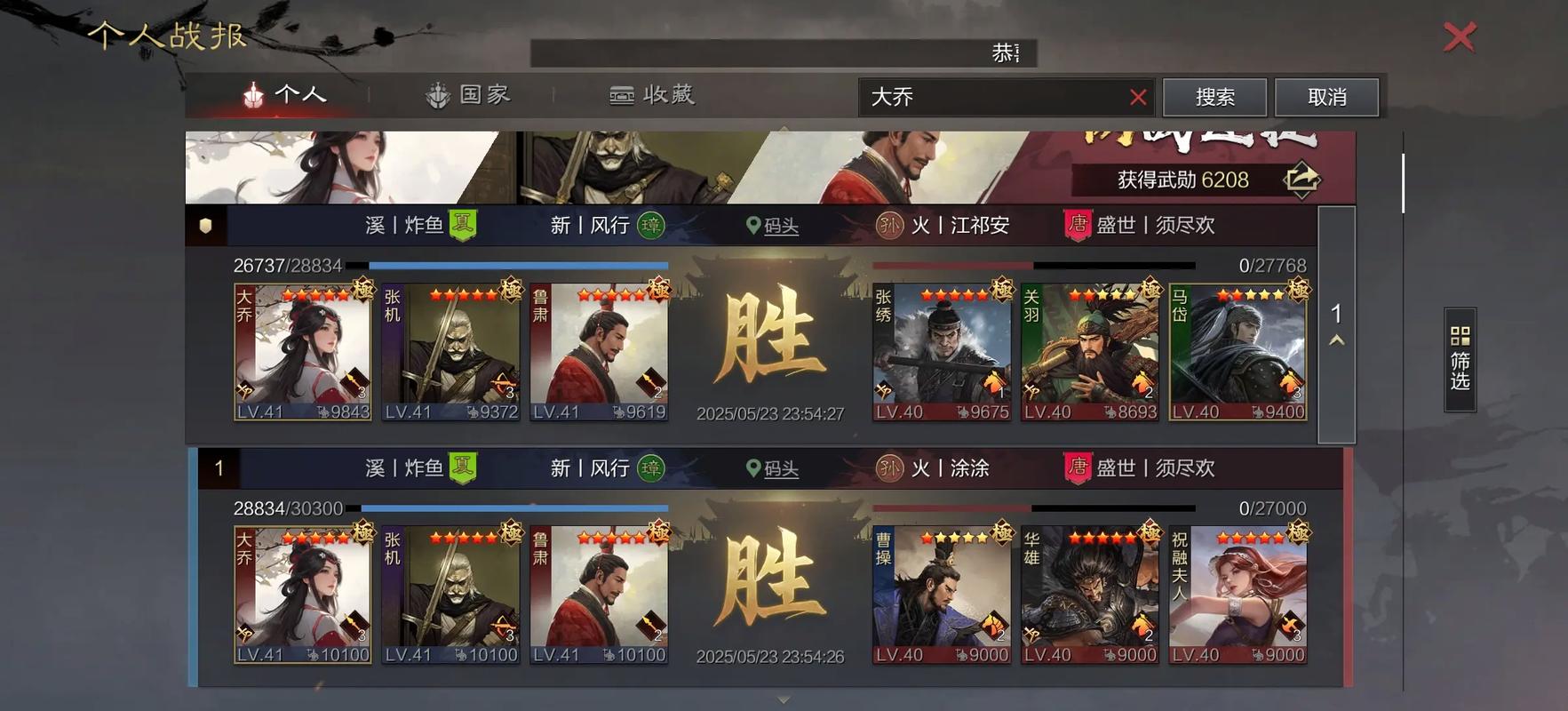Viewport: 1568px width, 711px height.
Task: Click the location pin beside 码头
Action: tap(753, 225)
